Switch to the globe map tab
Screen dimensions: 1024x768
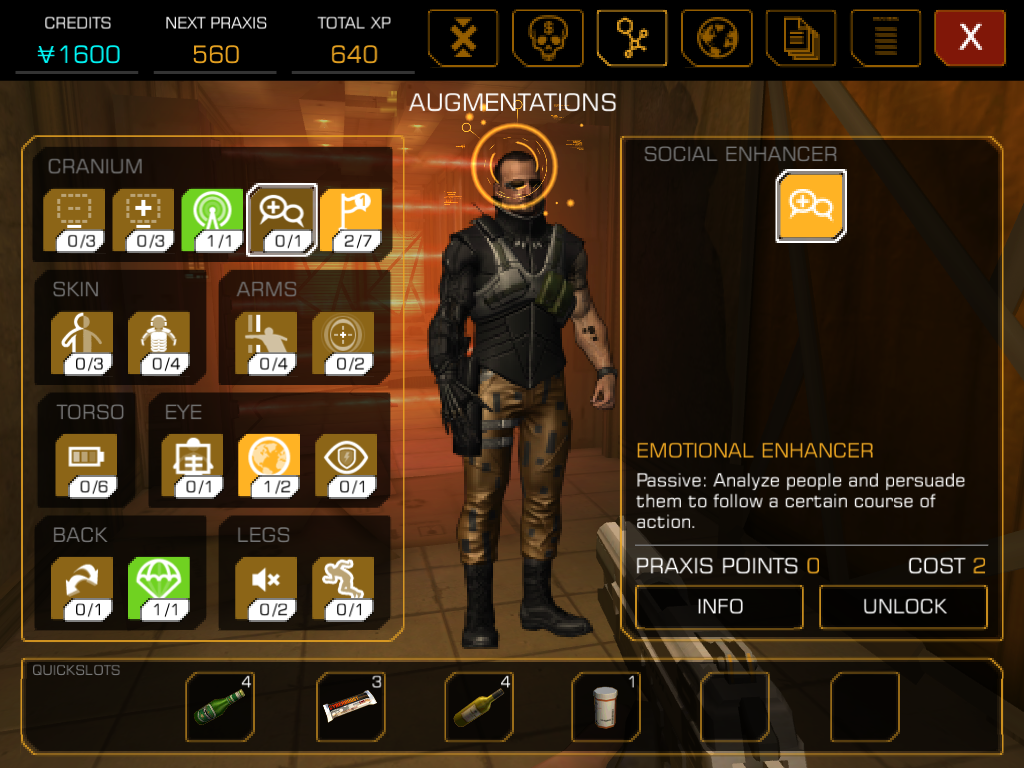pos(717,38)
